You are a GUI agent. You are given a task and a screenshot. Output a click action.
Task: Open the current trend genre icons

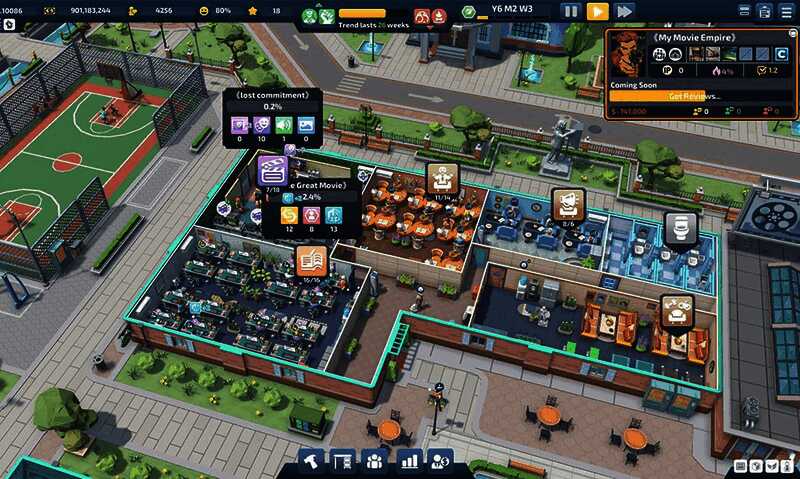[x=319, y=17]
